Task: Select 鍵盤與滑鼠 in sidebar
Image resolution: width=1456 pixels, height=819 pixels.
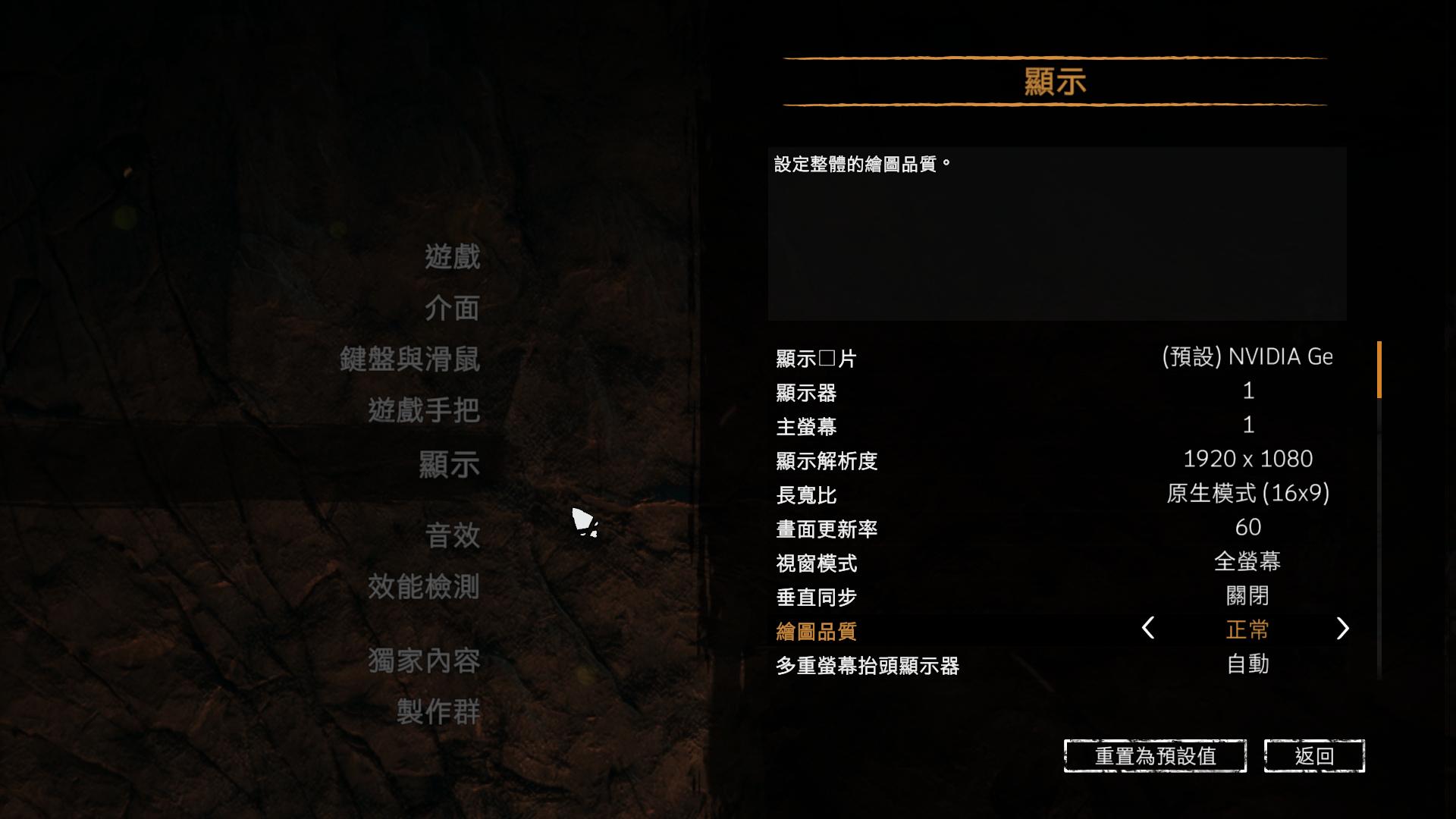Action: coord(409,359)
